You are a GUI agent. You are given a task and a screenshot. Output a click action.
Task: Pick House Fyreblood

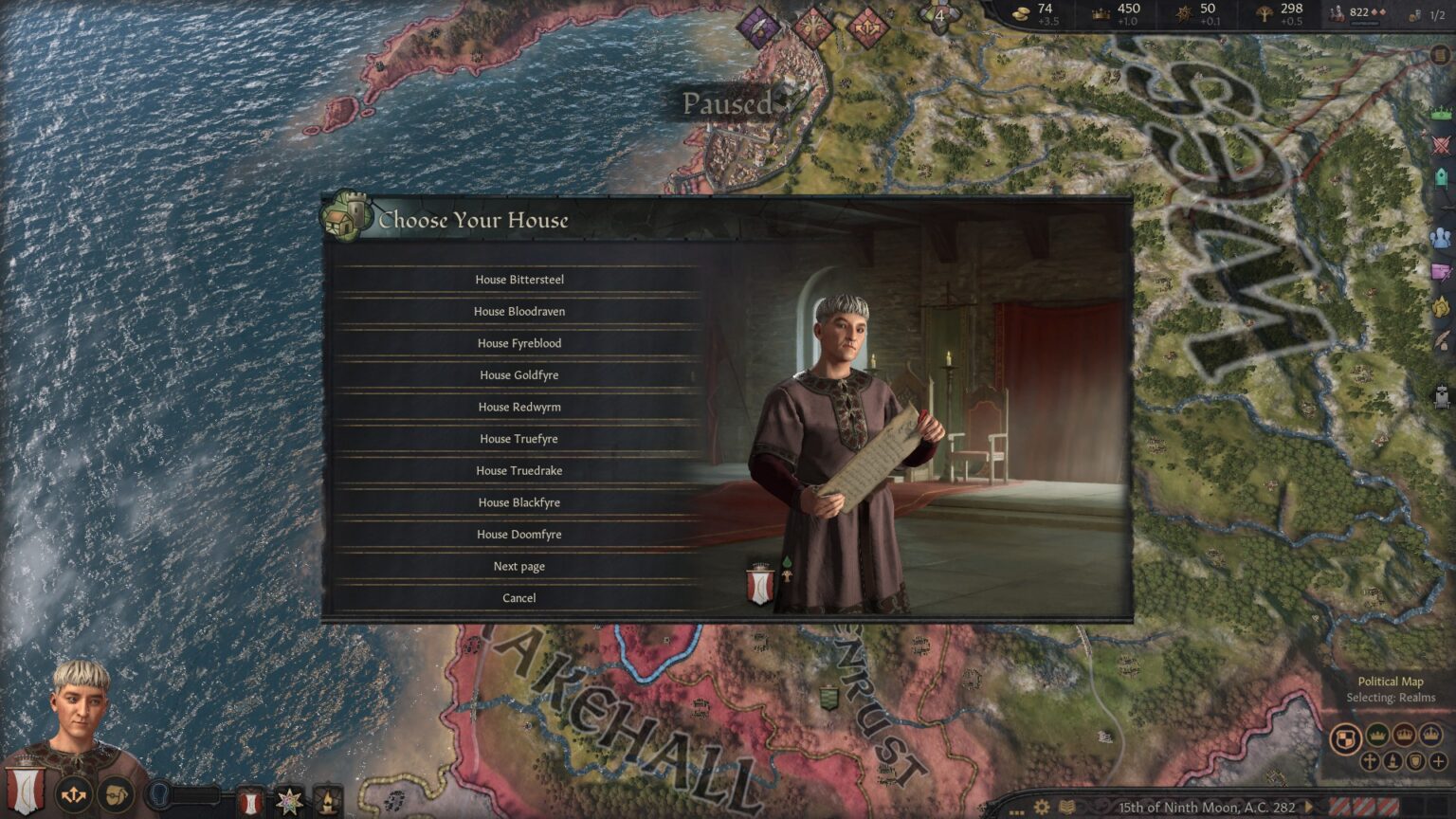pos(519,343)
